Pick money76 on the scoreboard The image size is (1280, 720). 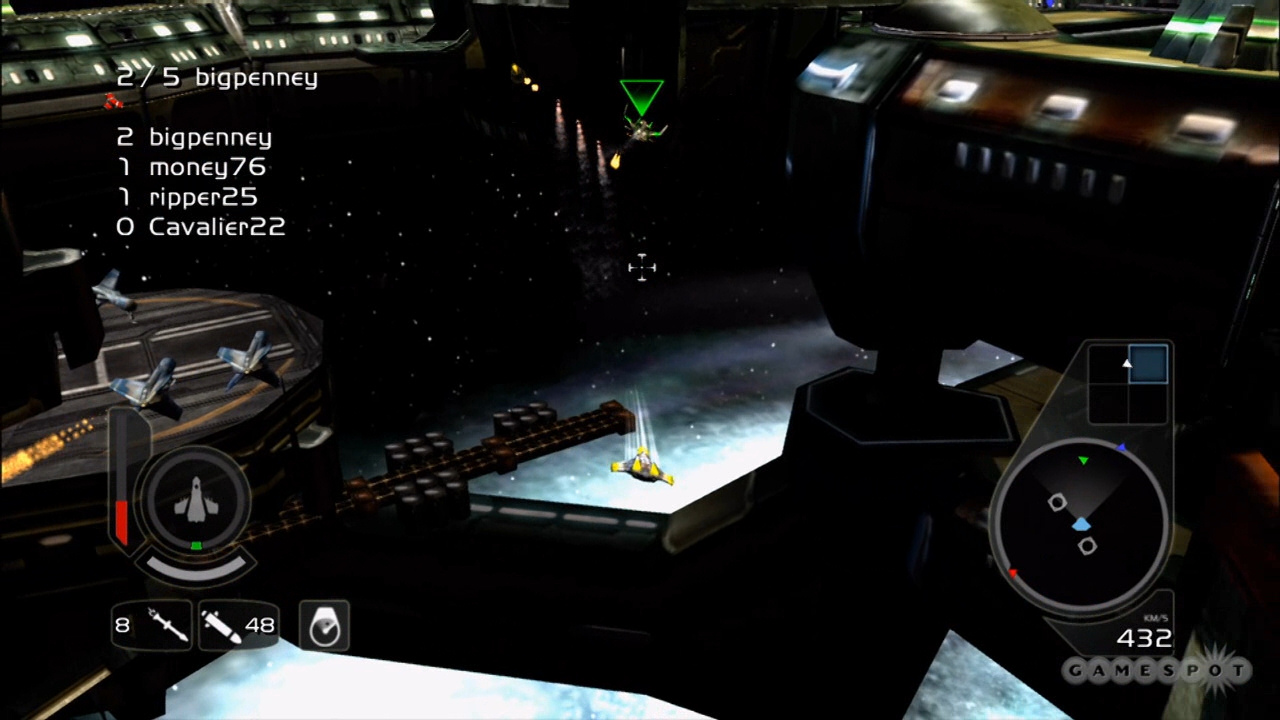207,167
